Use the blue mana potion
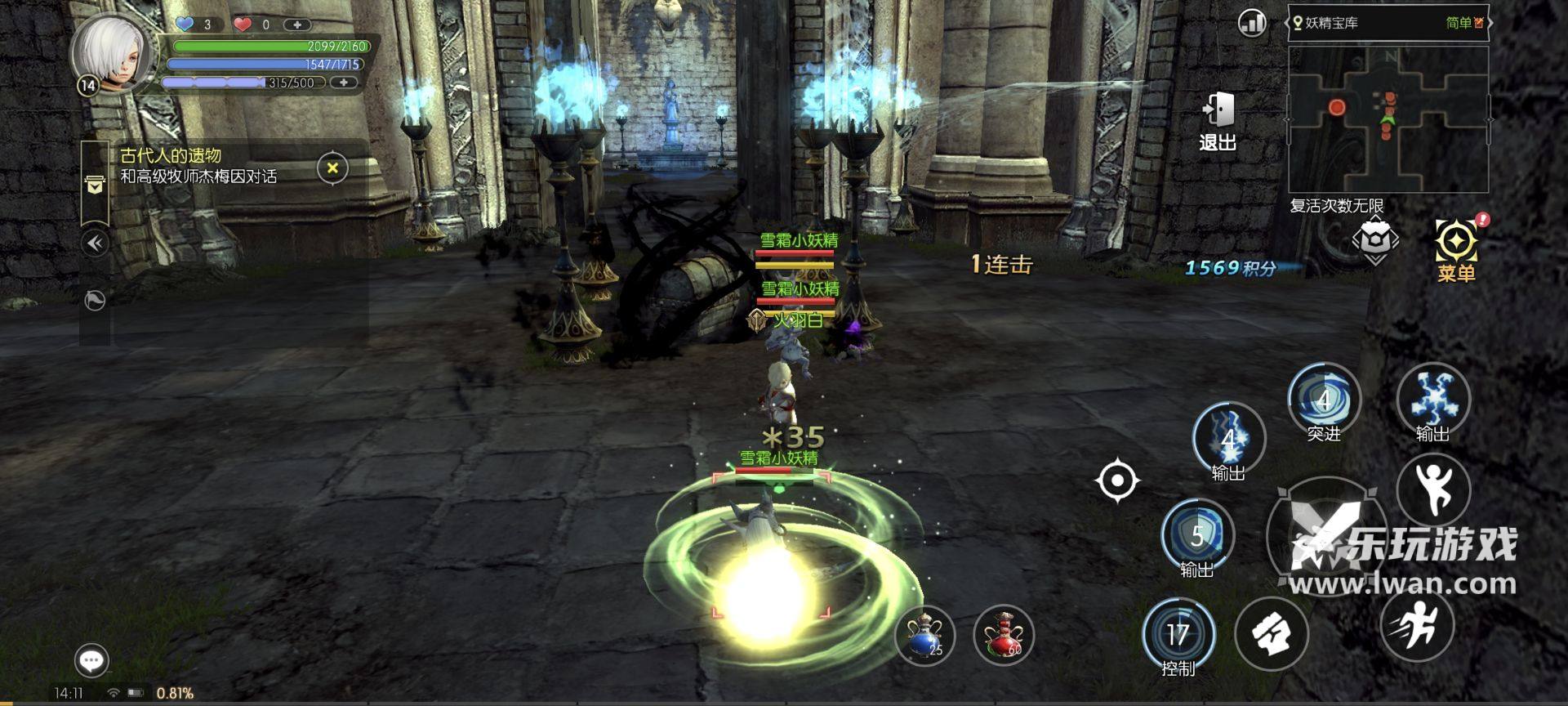This screenshot has height=706, width=1568. (925, 635)
